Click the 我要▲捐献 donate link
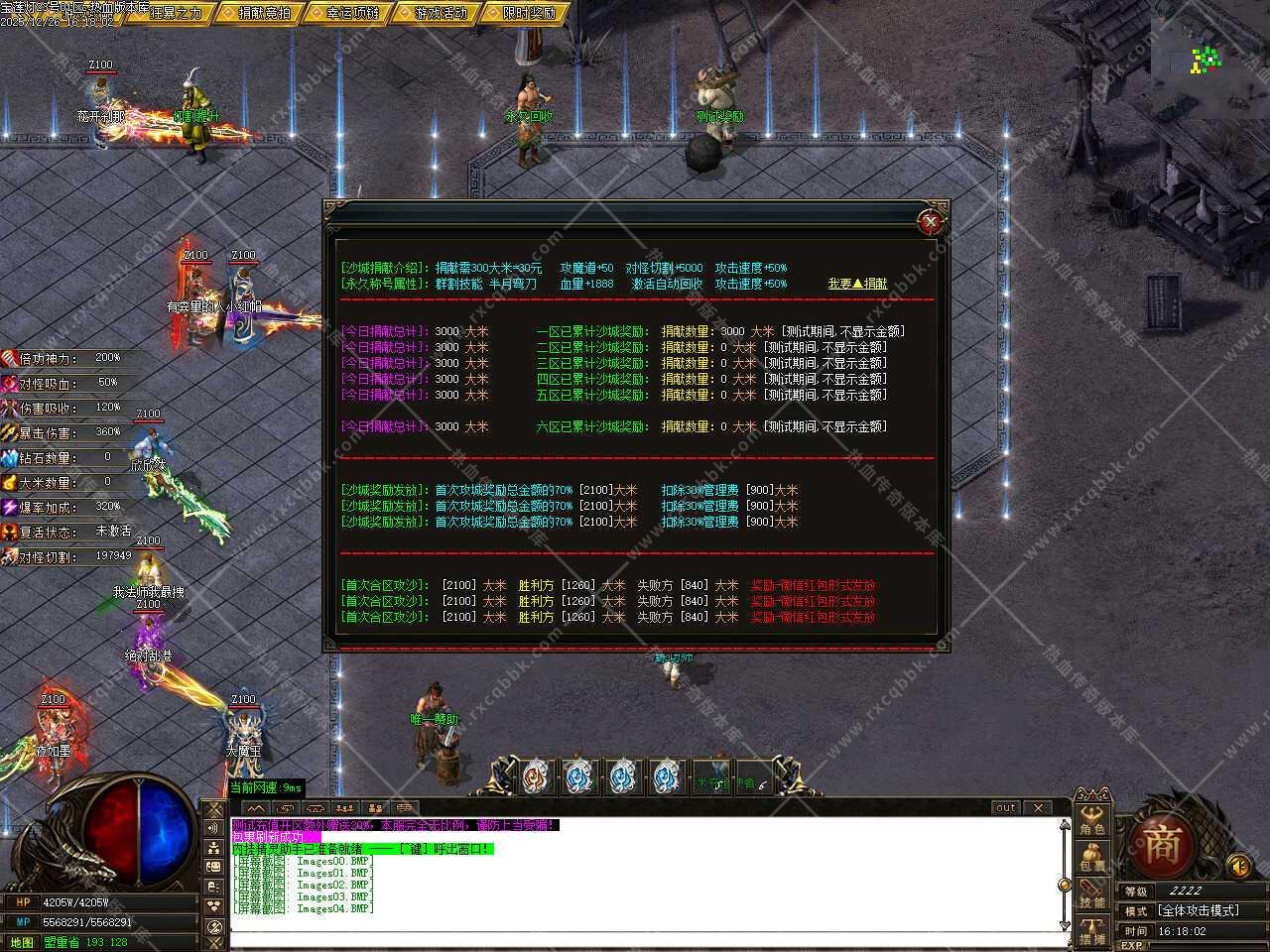The image size is (1270, 952). 858,284
